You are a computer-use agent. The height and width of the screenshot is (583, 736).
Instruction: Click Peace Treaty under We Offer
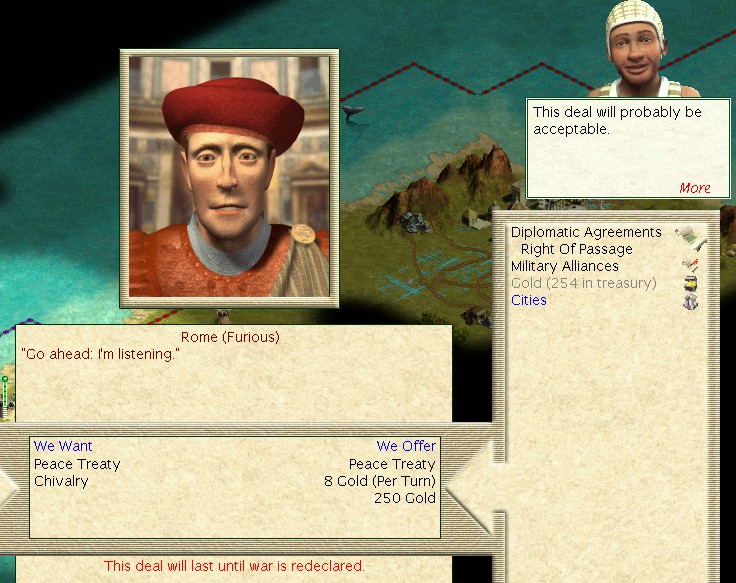[392, 464]
